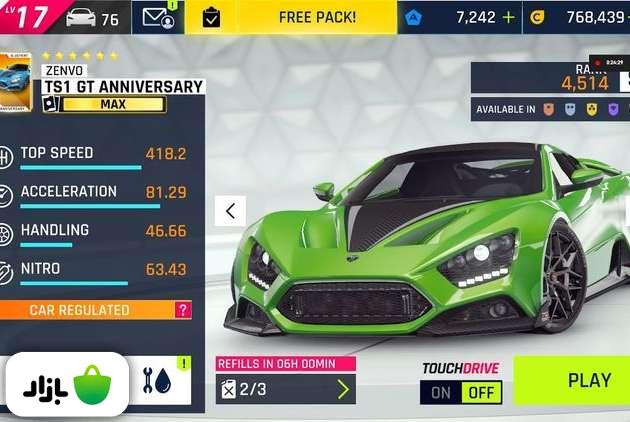Open the credits balance 768,439
630x422 pixels.
click(x=583, y=17)
